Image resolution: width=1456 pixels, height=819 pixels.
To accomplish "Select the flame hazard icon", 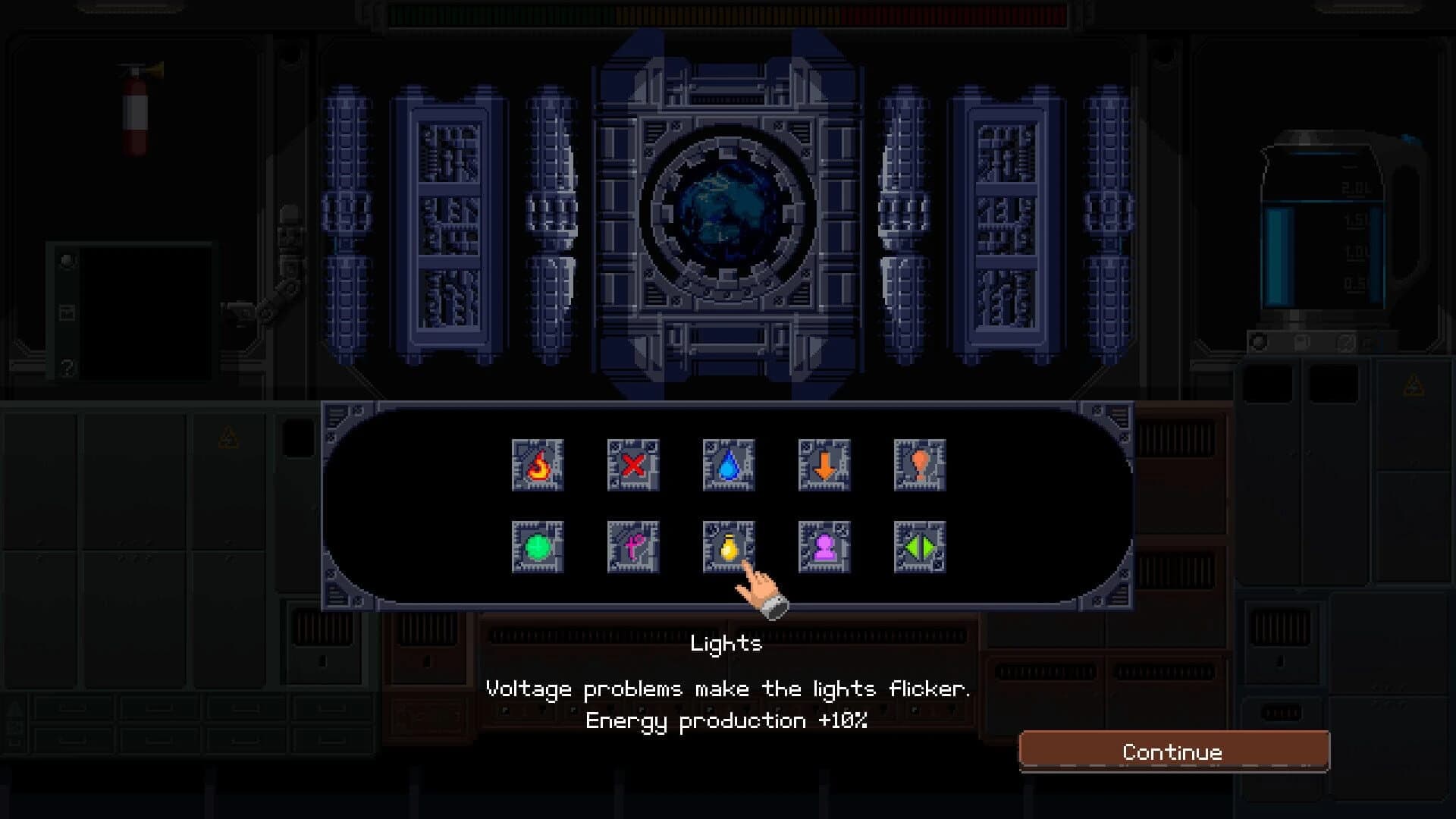I will (538, 466).
